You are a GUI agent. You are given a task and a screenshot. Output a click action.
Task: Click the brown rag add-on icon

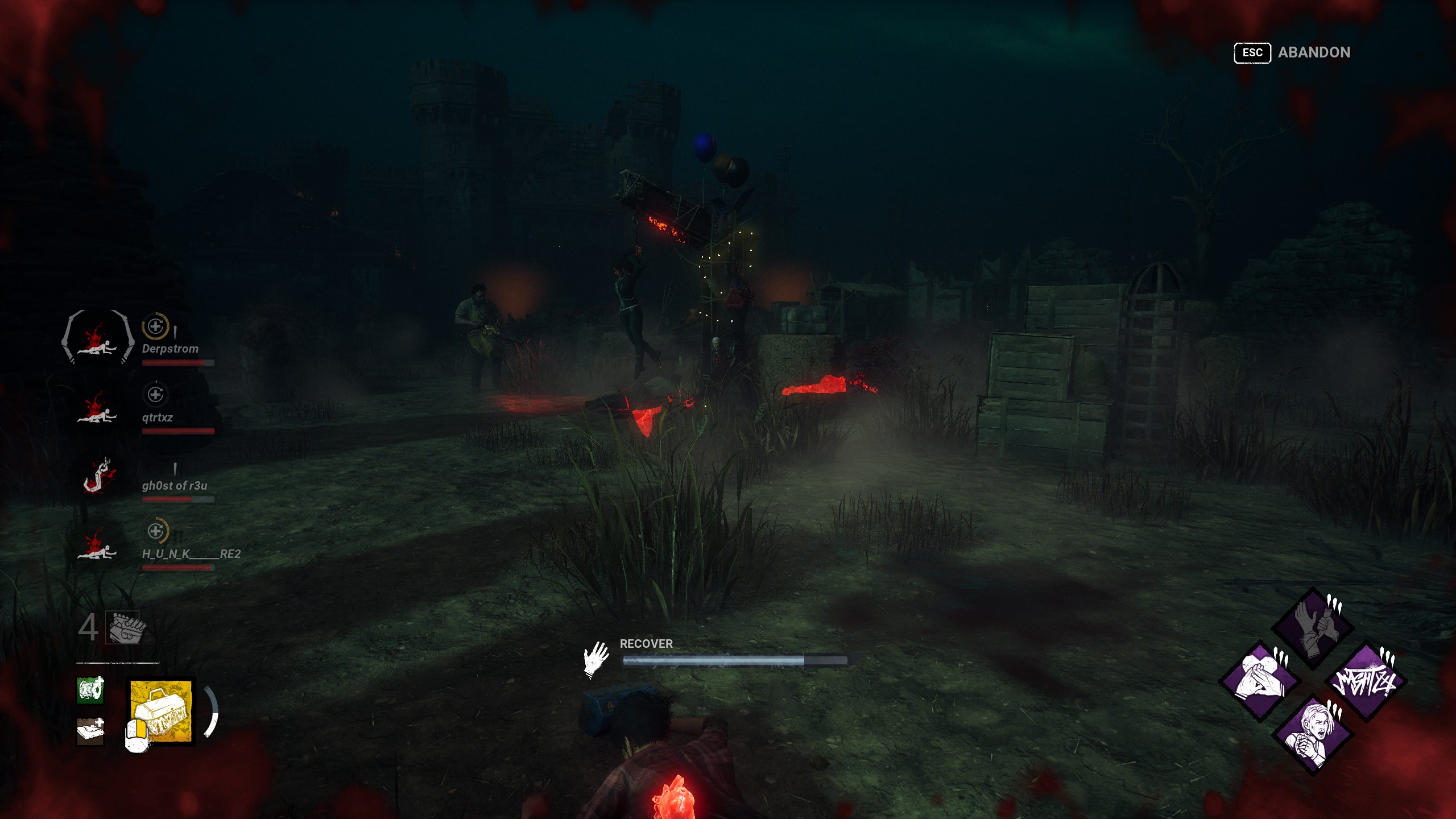click(x=90, y=731)
